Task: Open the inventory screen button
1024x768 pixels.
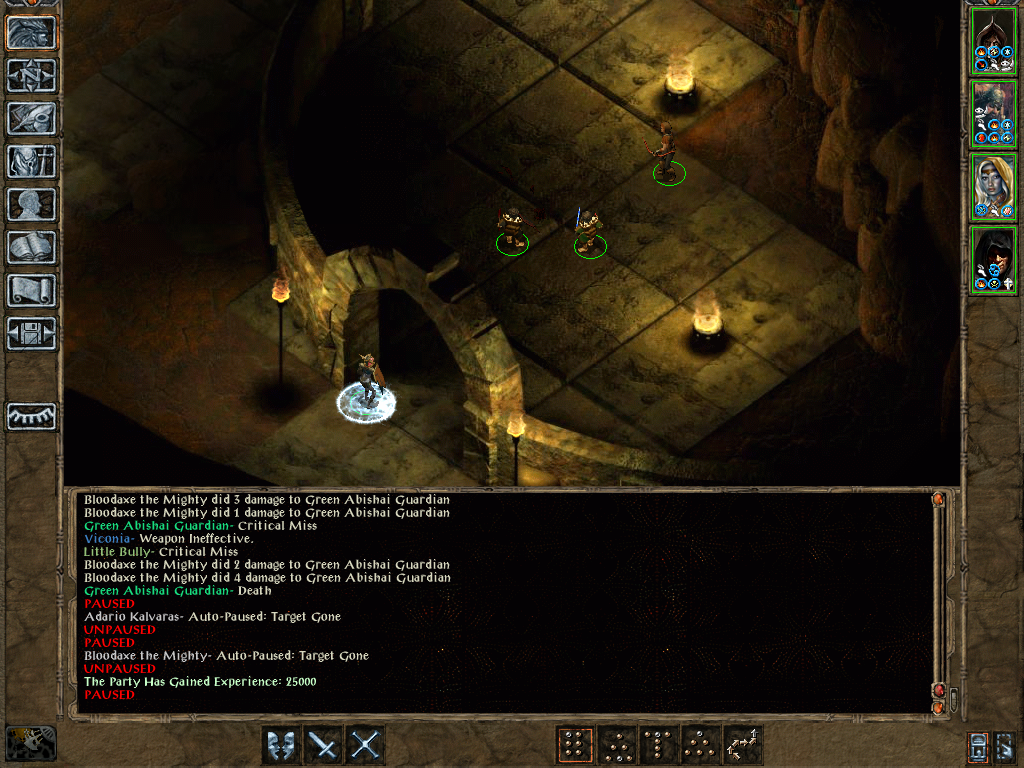Action: click(31, 162)
